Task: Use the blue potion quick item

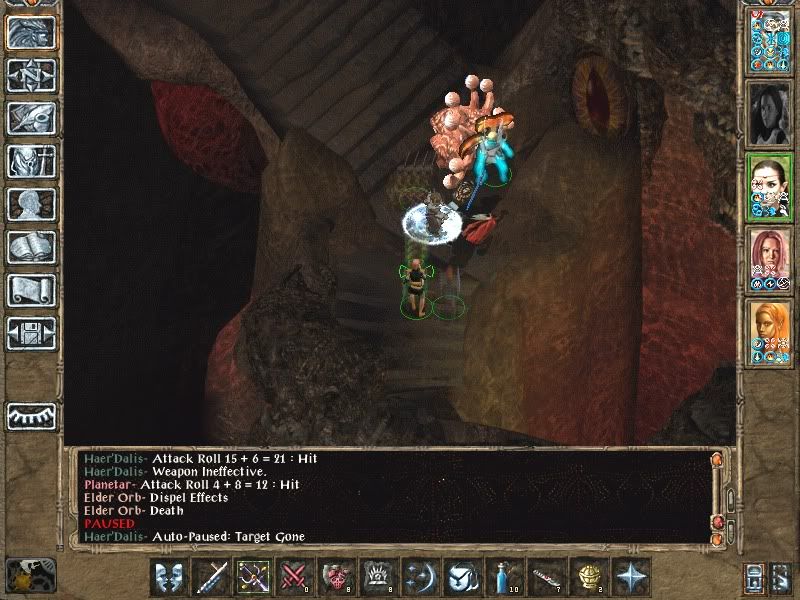Action: (501, 577)
